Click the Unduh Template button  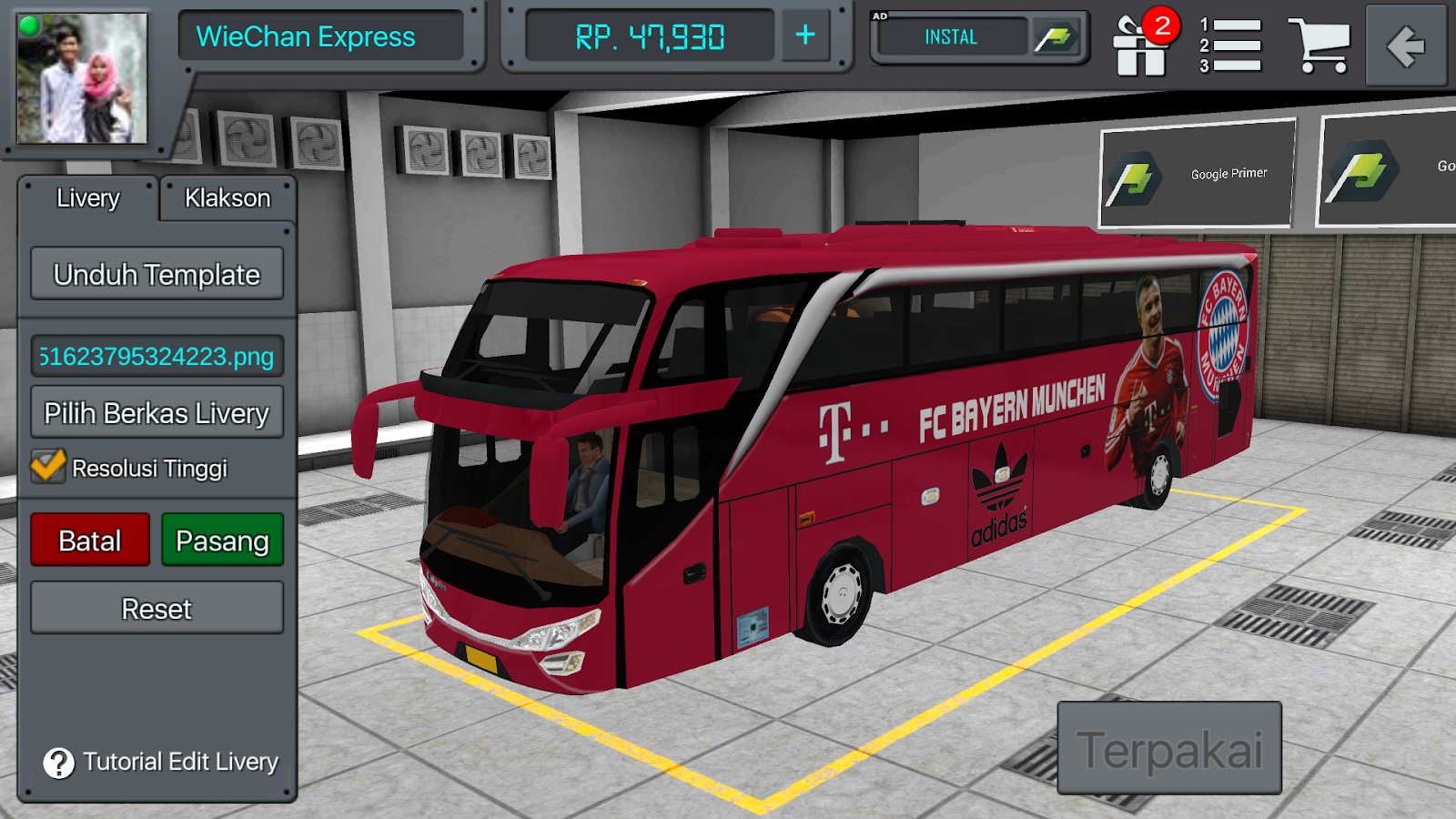tap(157, 273)
